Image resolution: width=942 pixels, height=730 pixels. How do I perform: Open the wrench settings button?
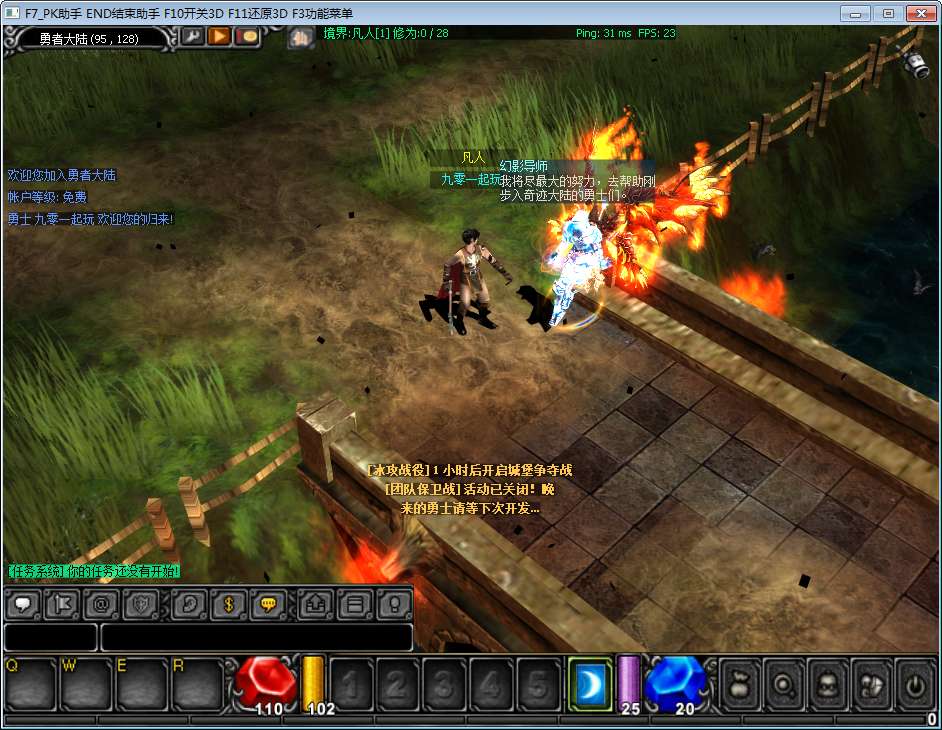point(192,37)
